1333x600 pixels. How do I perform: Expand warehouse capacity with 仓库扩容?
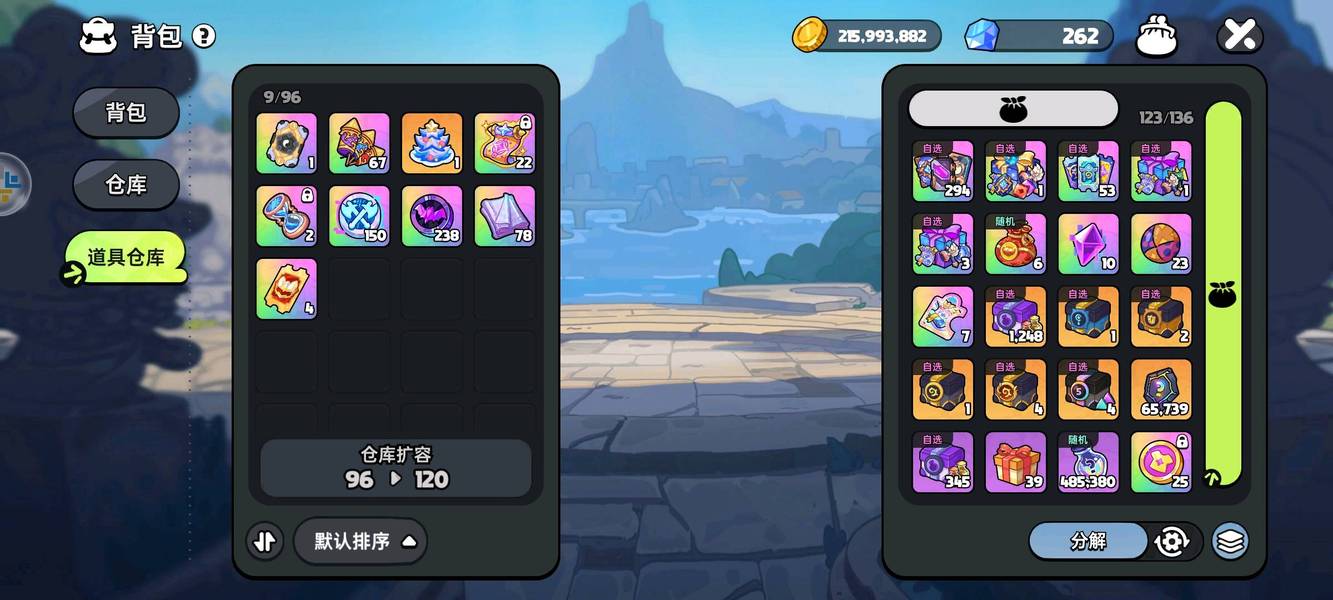(396, 467)
